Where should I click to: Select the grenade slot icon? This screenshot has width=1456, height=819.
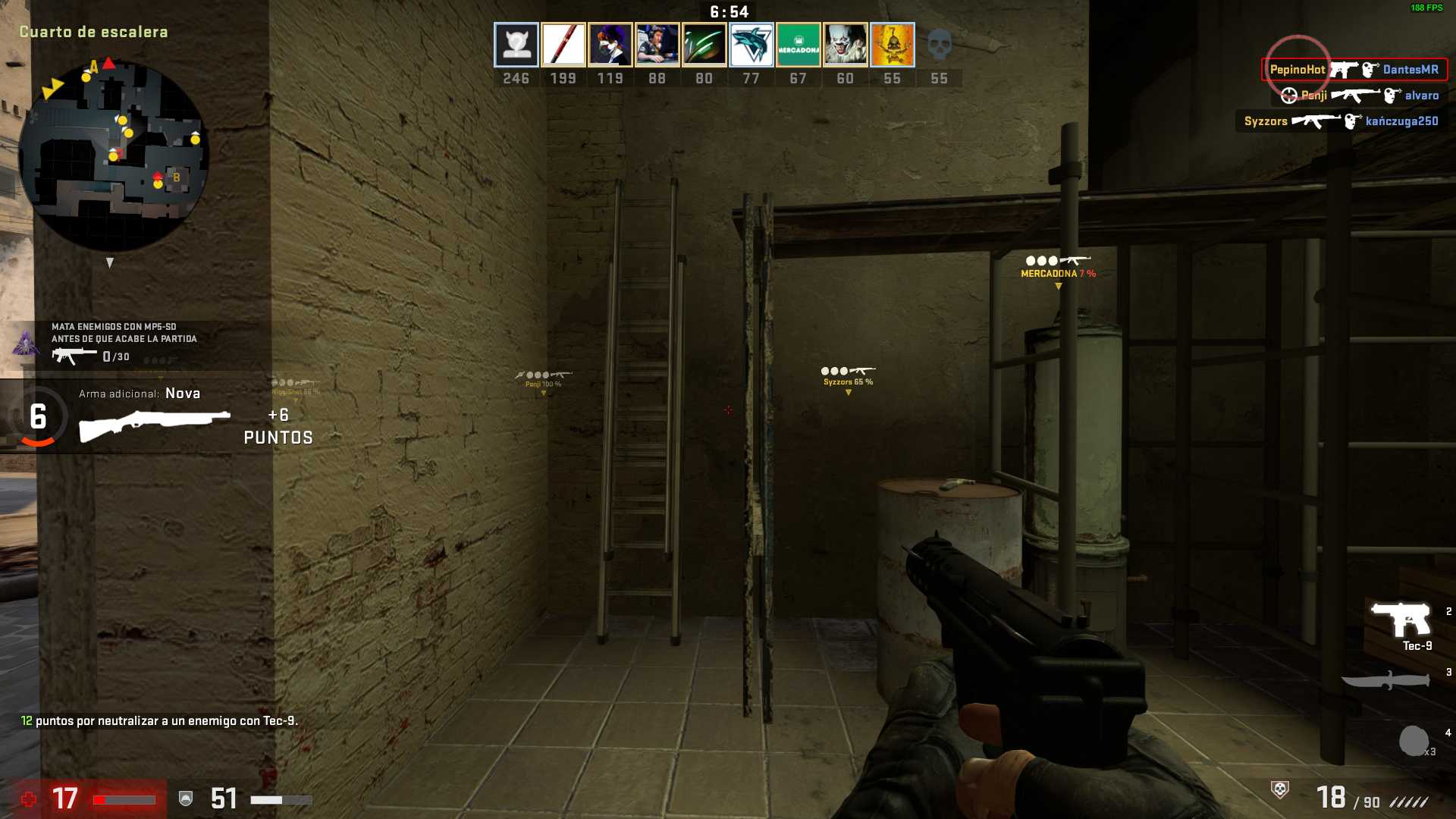click(1414, 741)
